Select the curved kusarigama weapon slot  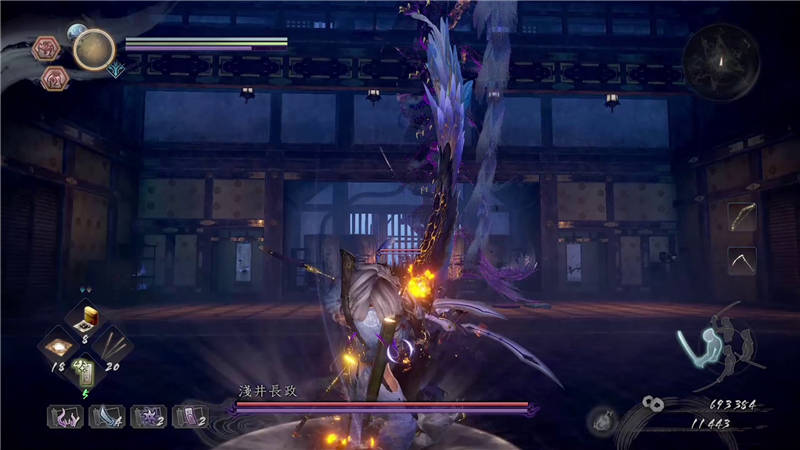point(741,261)
